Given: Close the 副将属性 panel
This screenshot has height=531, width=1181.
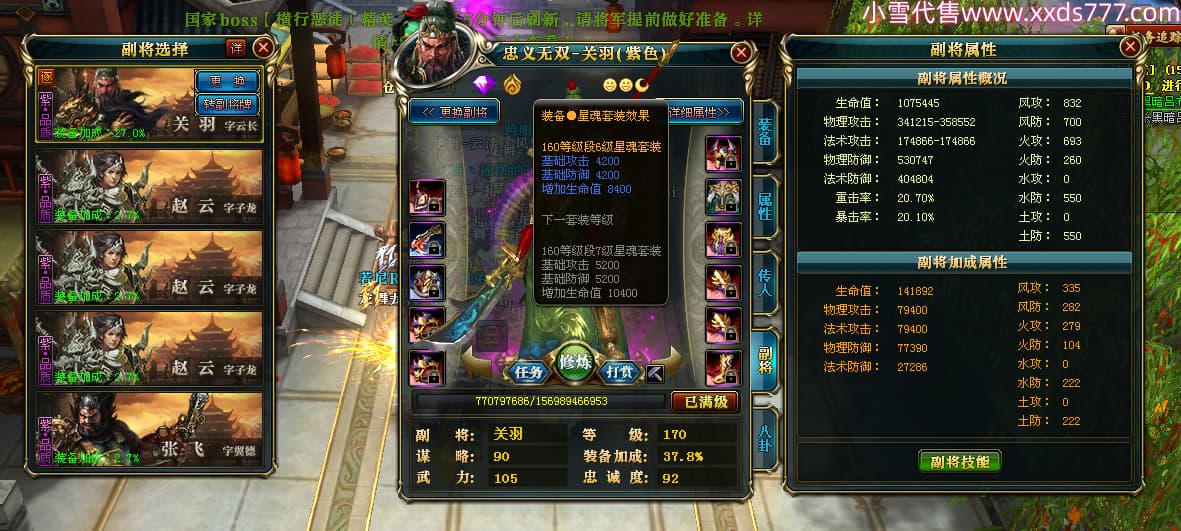Looking at the screenshot, I should coord(1131,47).
